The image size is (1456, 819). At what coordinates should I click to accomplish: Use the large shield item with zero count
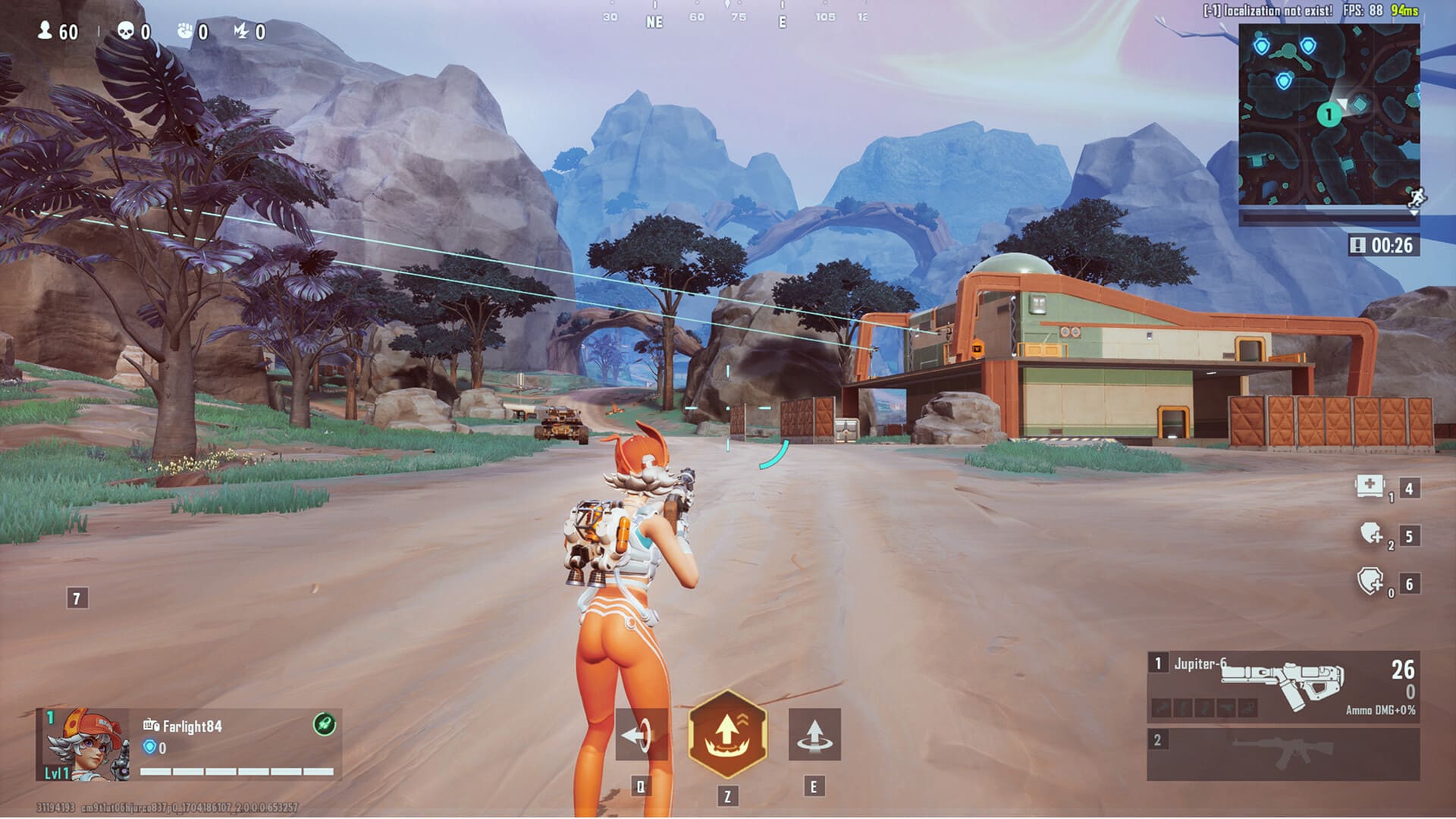pyautogui.click(x=1370, y=582)
